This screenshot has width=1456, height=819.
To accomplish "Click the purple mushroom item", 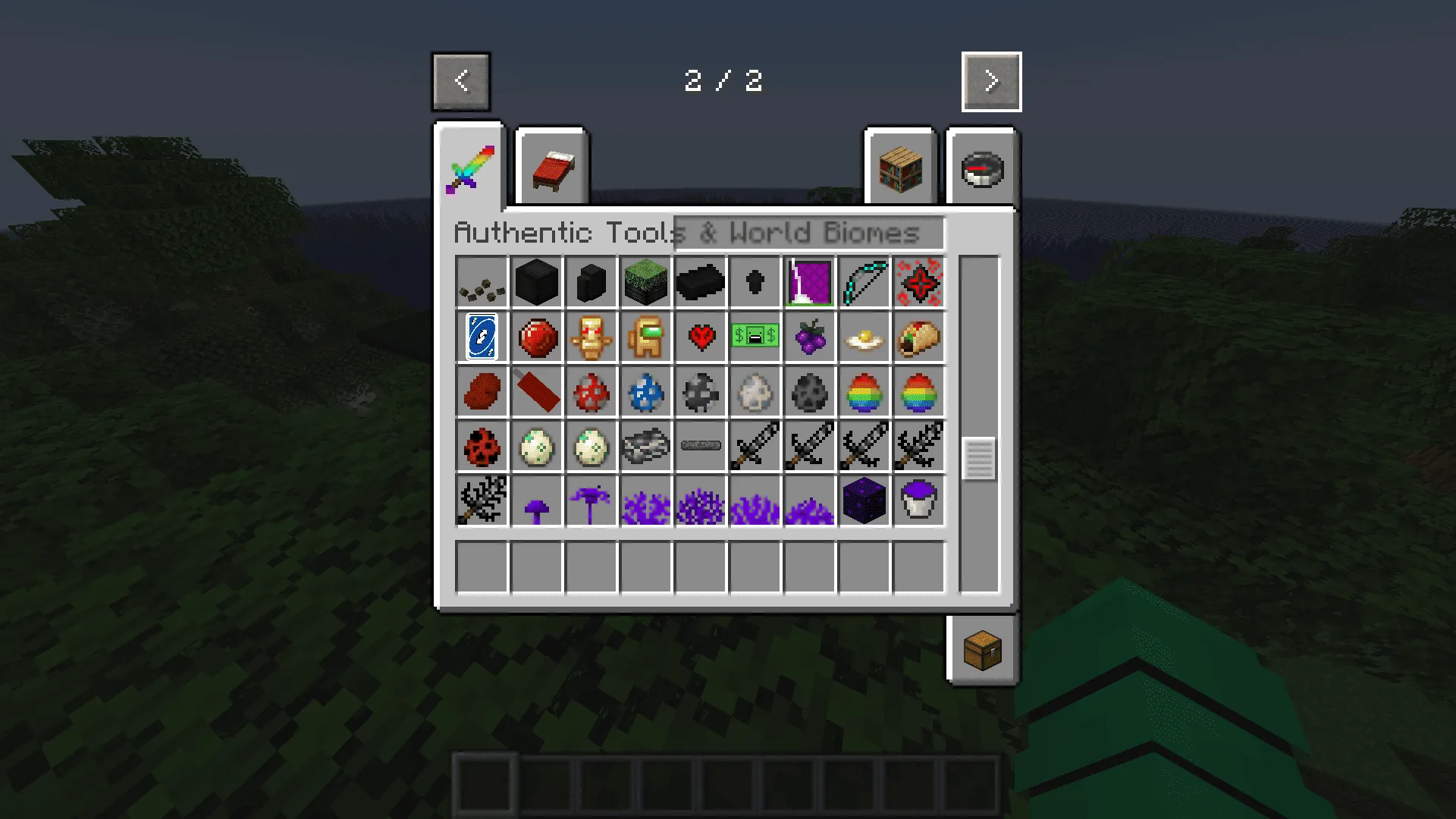I will click(x=537, y=501).
